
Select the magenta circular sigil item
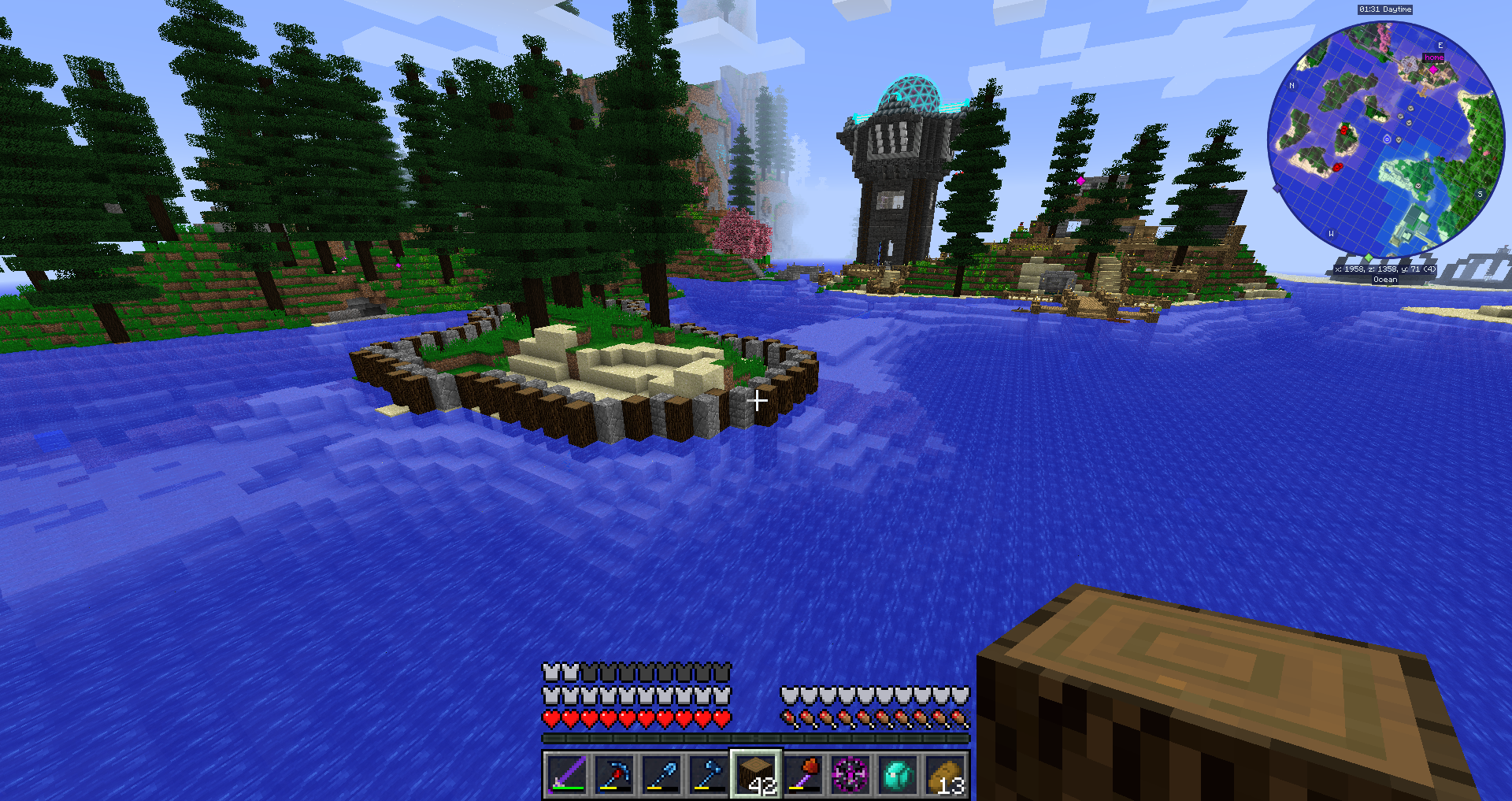[x=850, y=774]
